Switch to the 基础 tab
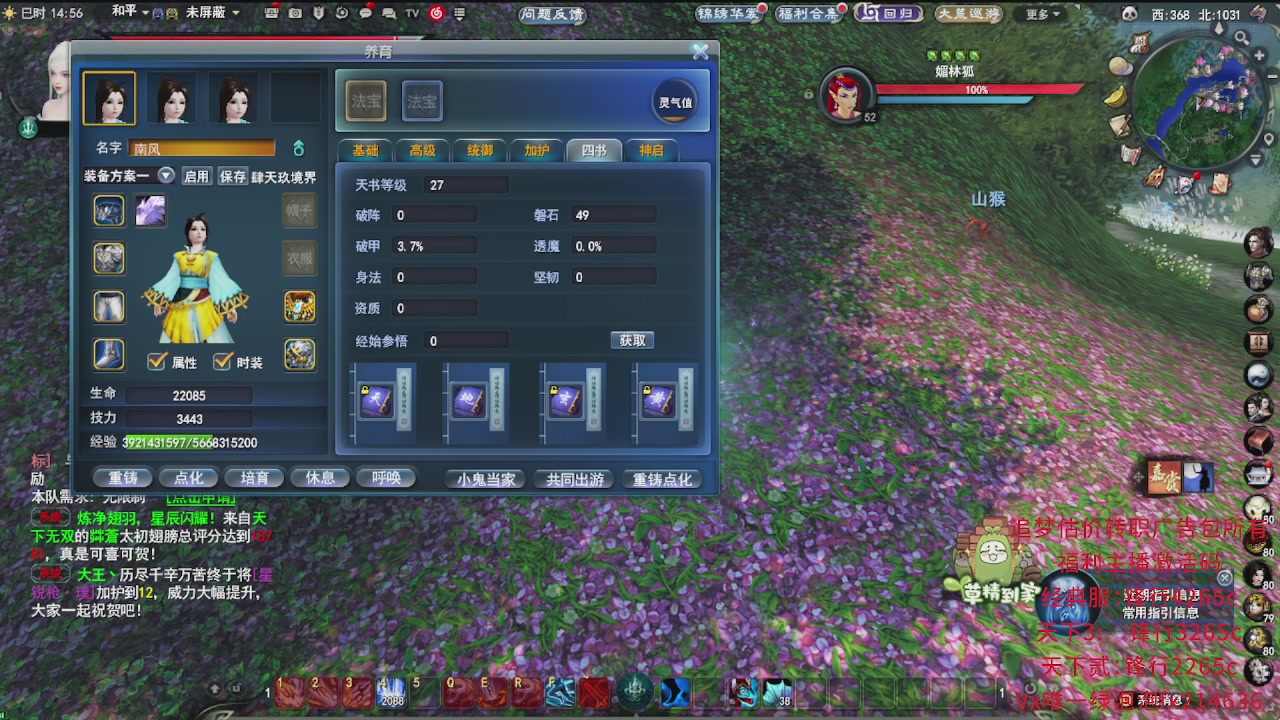This screenshot has width=1280, height=720. [366, 149]
